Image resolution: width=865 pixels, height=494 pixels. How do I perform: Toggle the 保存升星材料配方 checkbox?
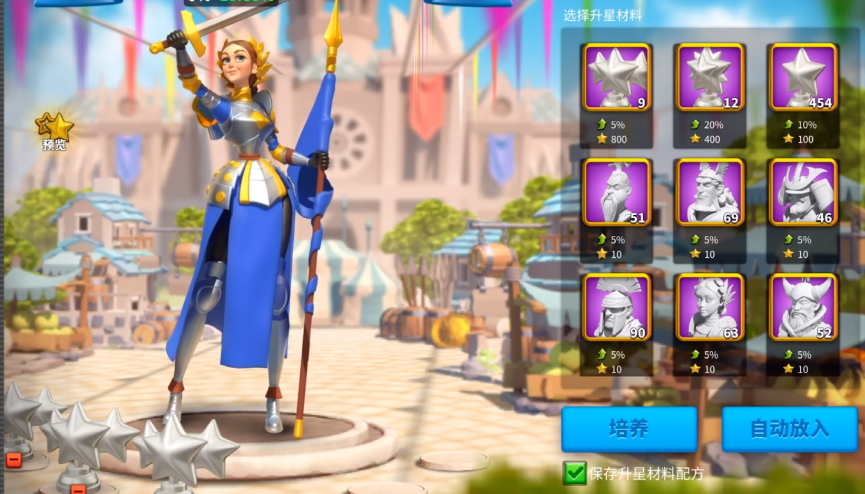pos(575,472)
